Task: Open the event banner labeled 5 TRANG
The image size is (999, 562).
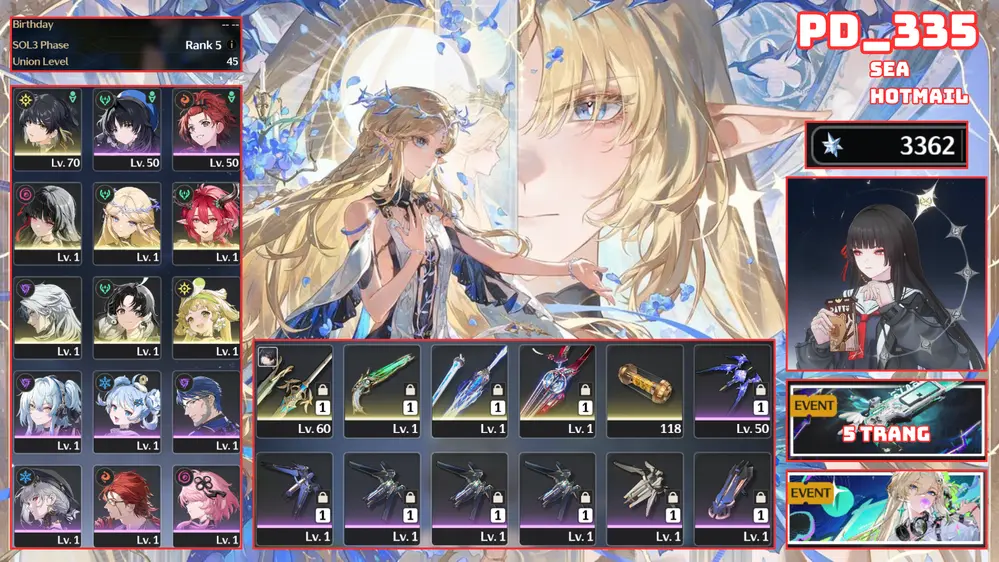Action: click(x=887, y=420)
